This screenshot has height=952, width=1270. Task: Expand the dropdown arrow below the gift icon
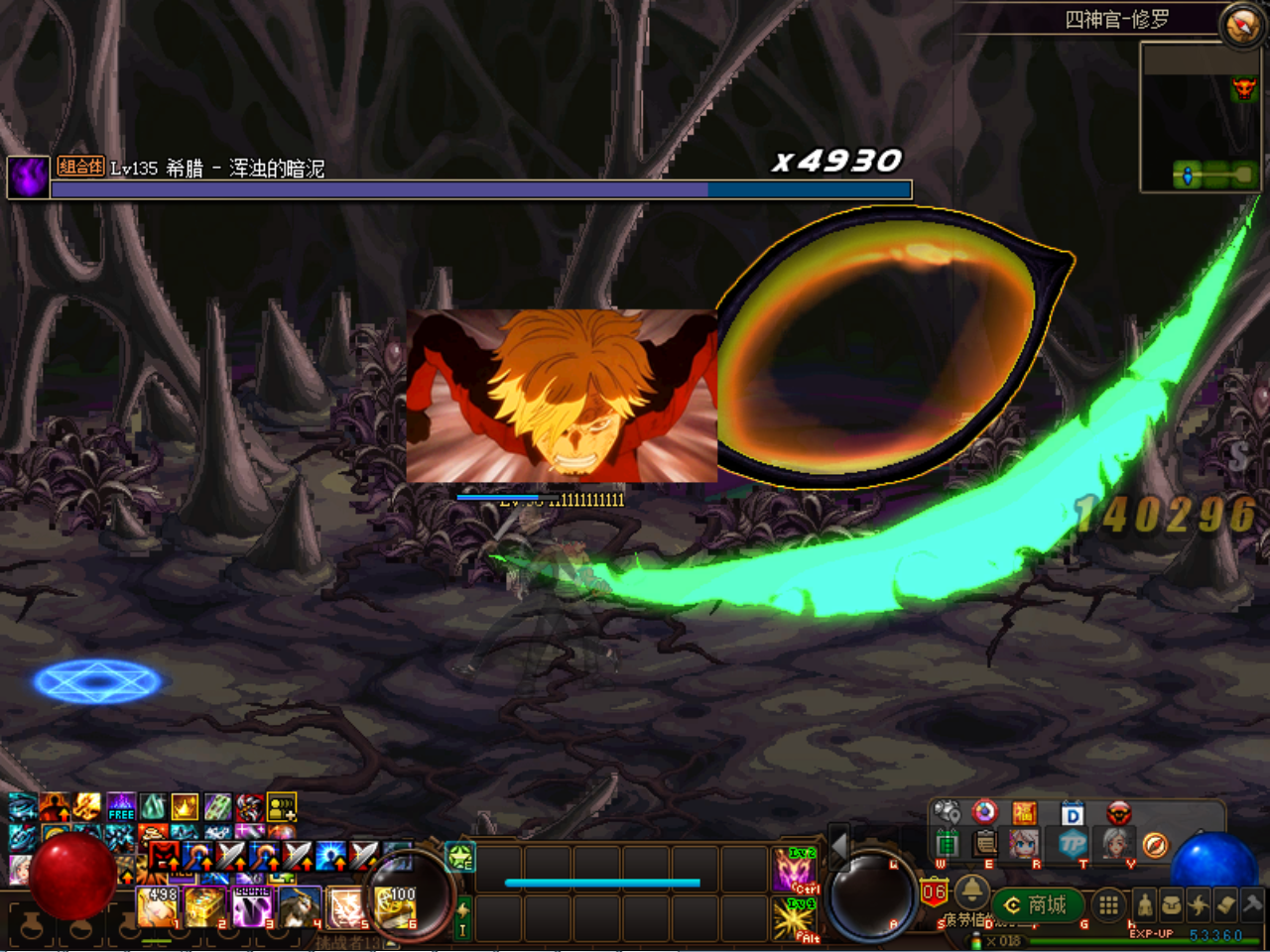[x=968, y=867]
